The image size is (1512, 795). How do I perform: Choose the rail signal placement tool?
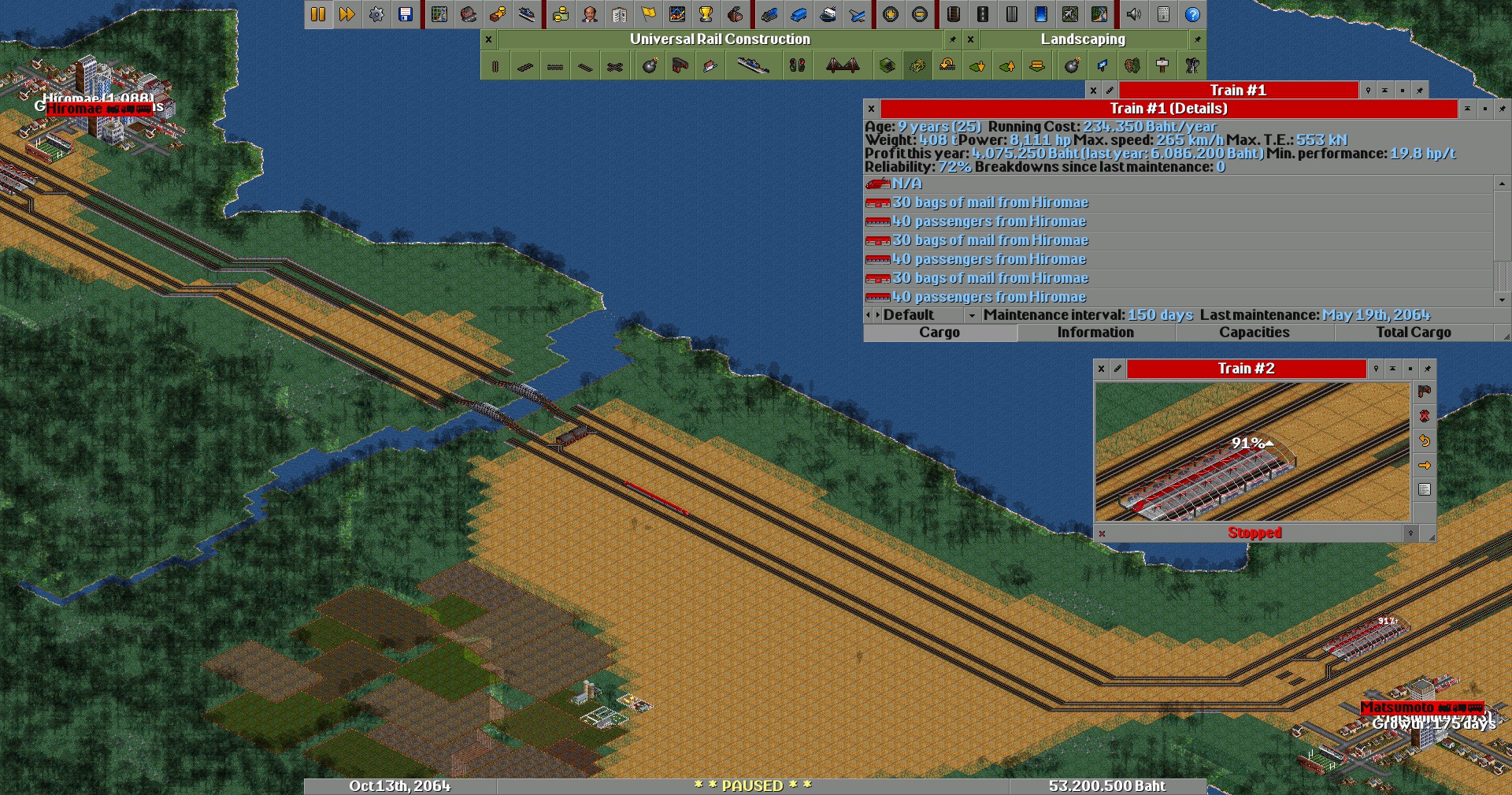797,66
